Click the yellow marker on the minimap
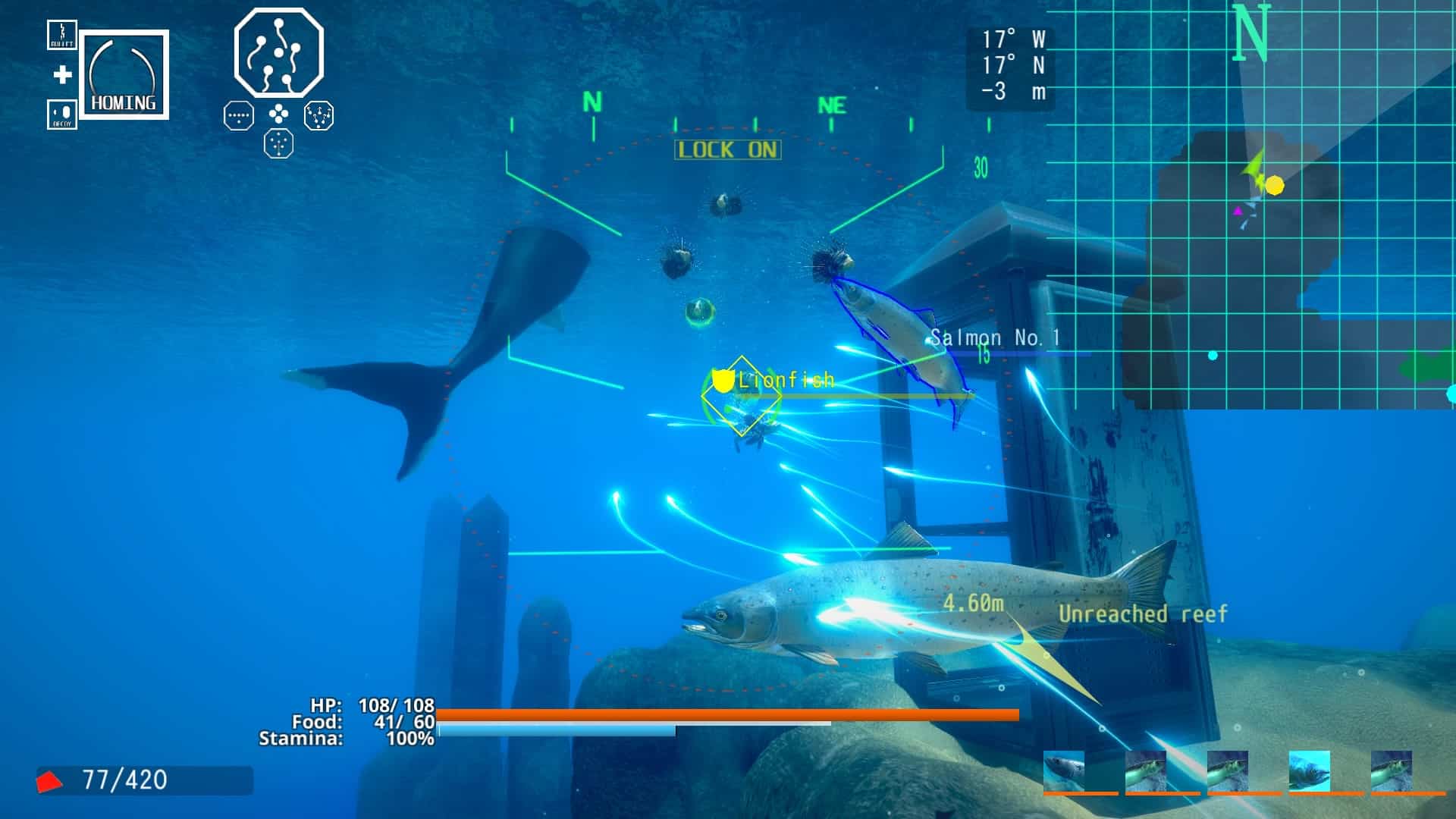Viewport: 1456px width, 819px height. (x=1275, y=185)
